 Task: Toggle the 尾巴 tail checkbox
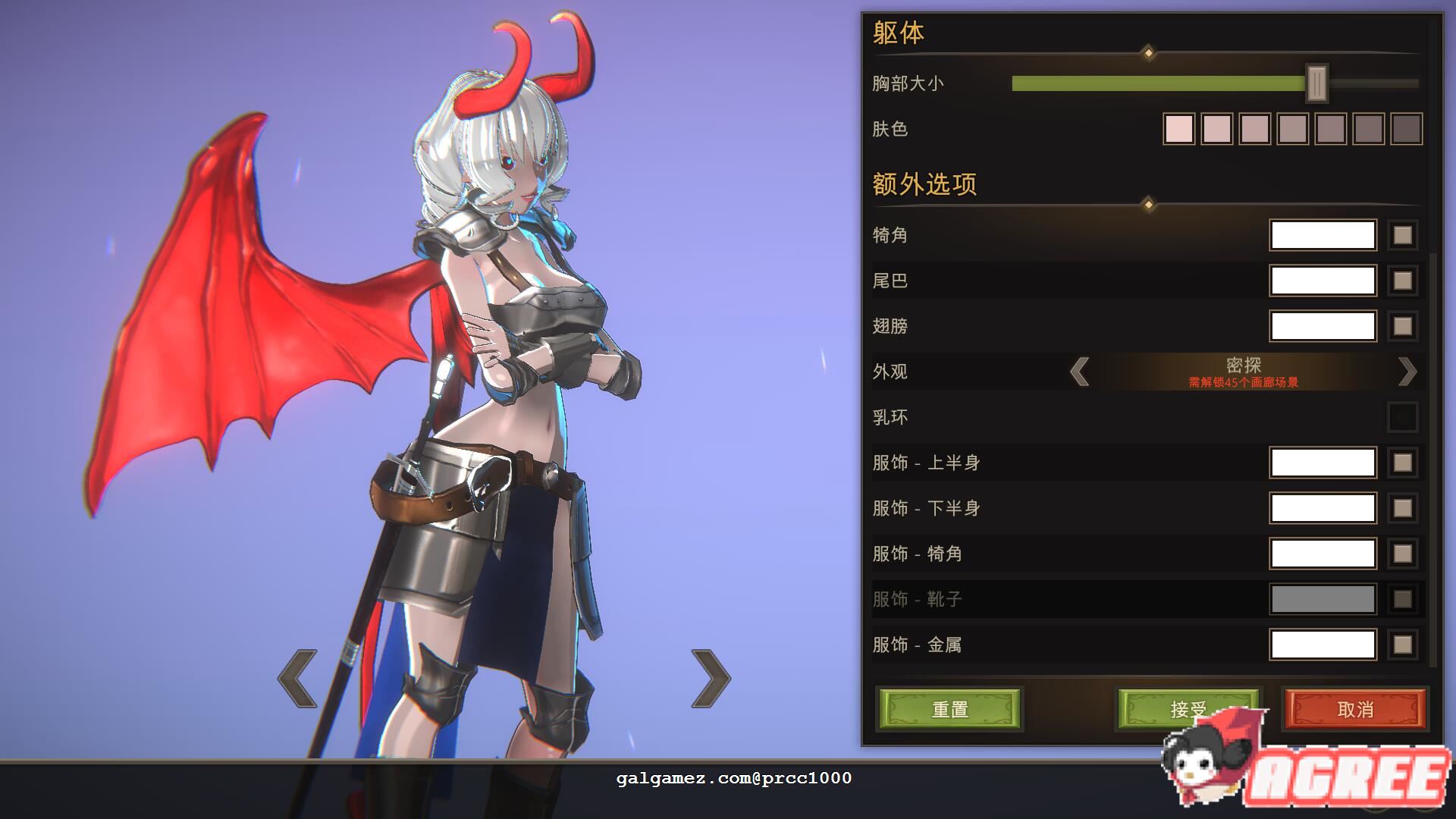(1401, 281)
